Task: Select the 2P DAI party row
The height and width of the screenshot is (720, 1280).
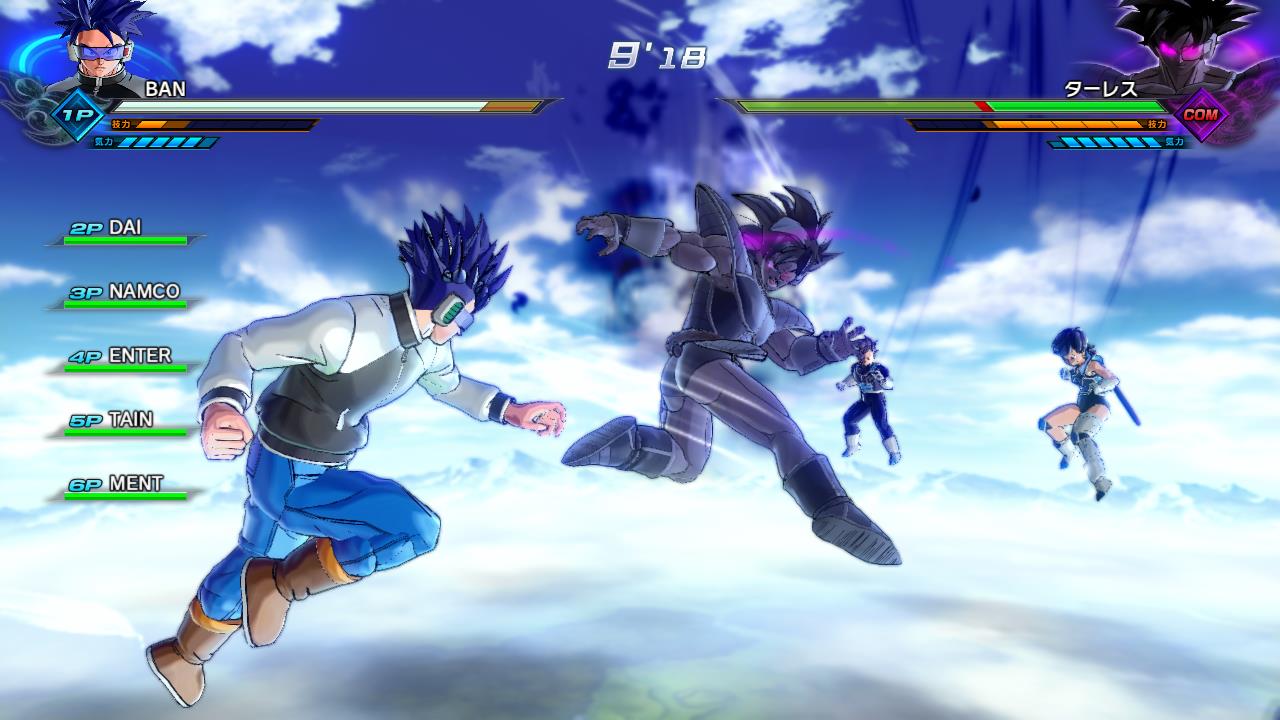Action: tap(125, 230)
